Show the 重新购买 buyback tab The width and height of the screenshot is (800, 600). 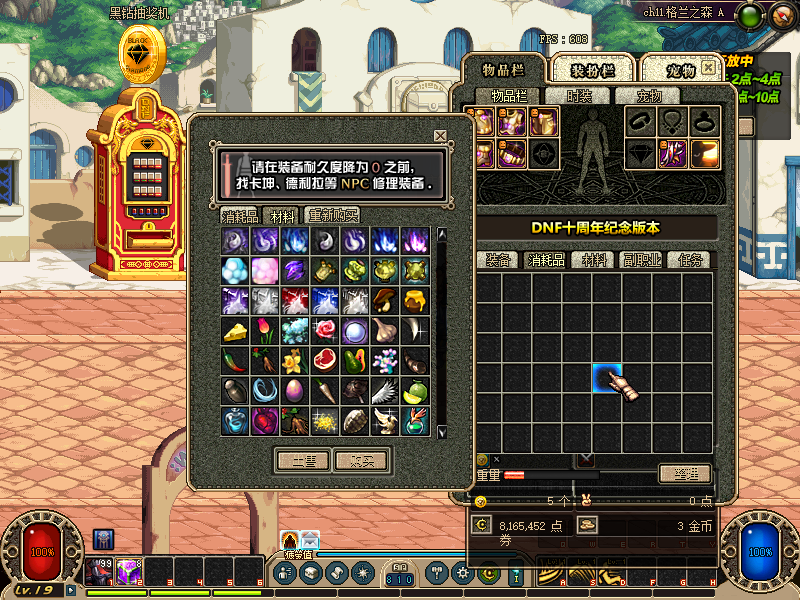click(333, 215)
